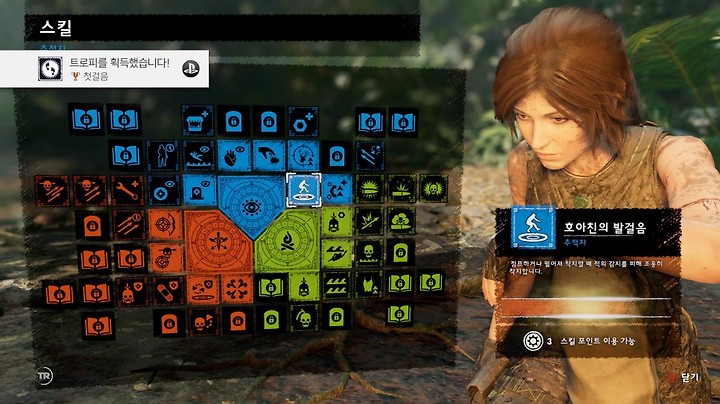The image size is (720, 404).
Task: Select the blue hex nut skill
Action: coord(302,121)
